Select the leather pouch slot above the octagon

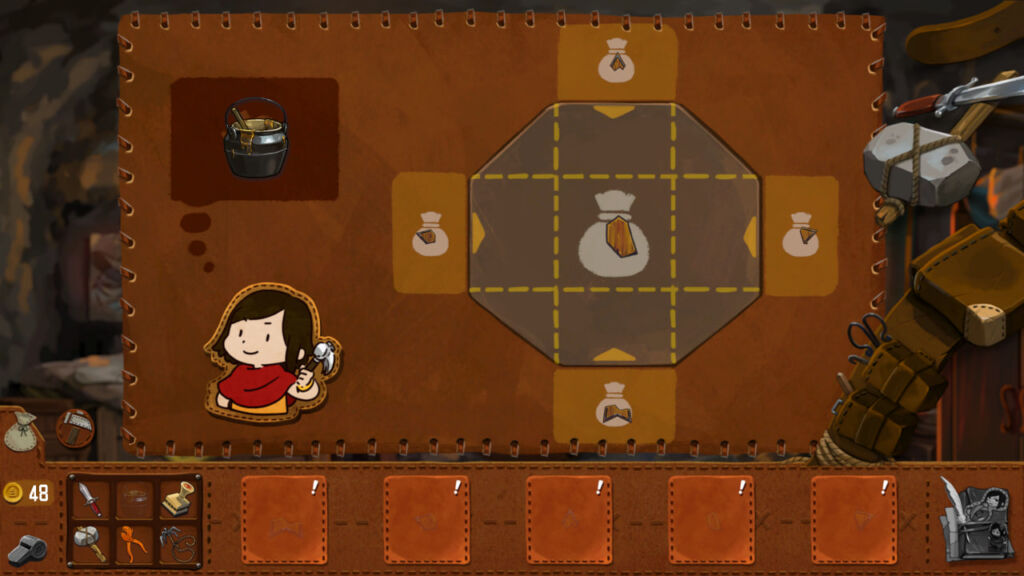click(616, 62)
